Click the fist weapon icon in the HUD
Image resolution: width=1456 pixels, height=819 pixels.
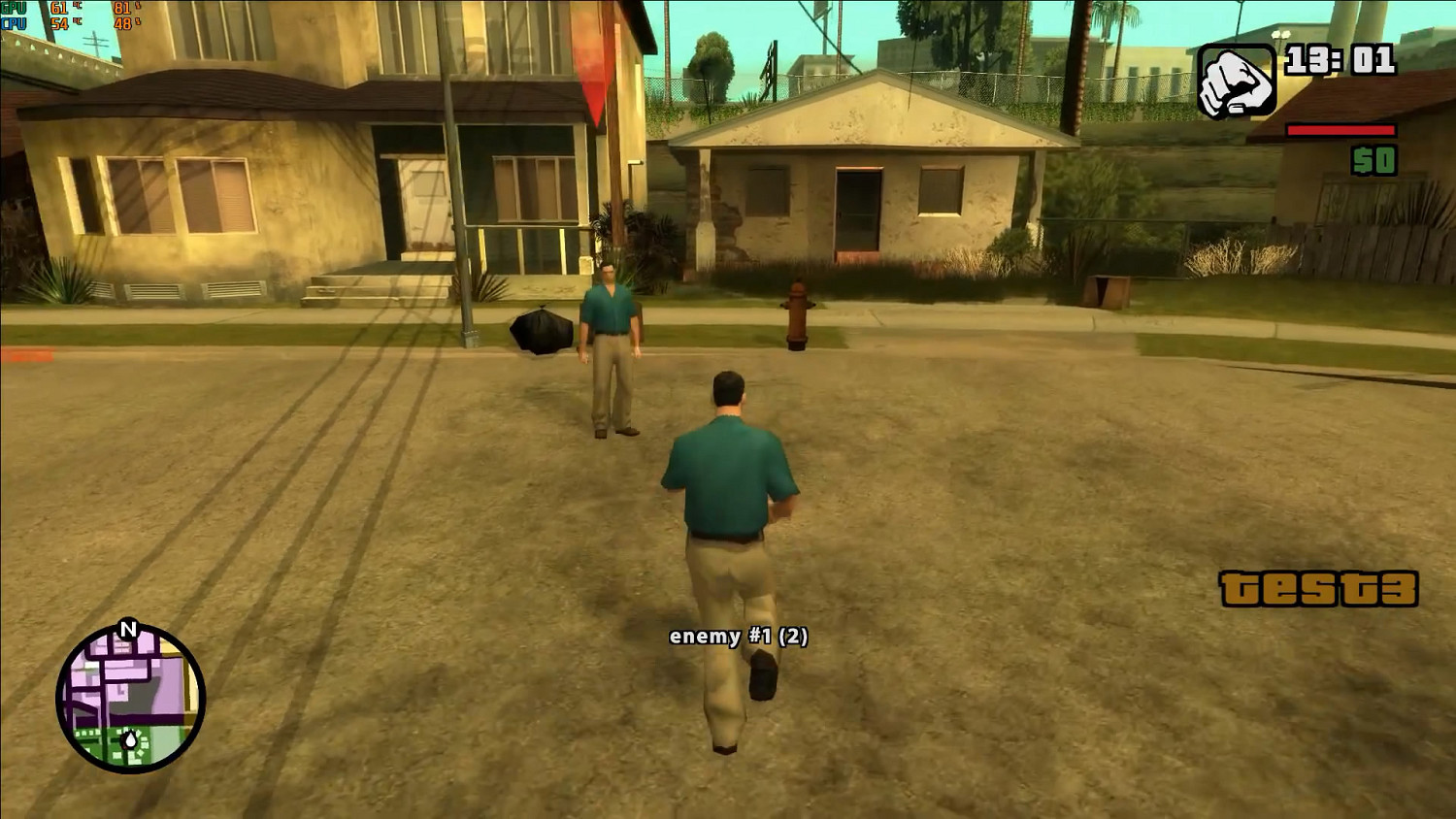tap(1236, 79)
